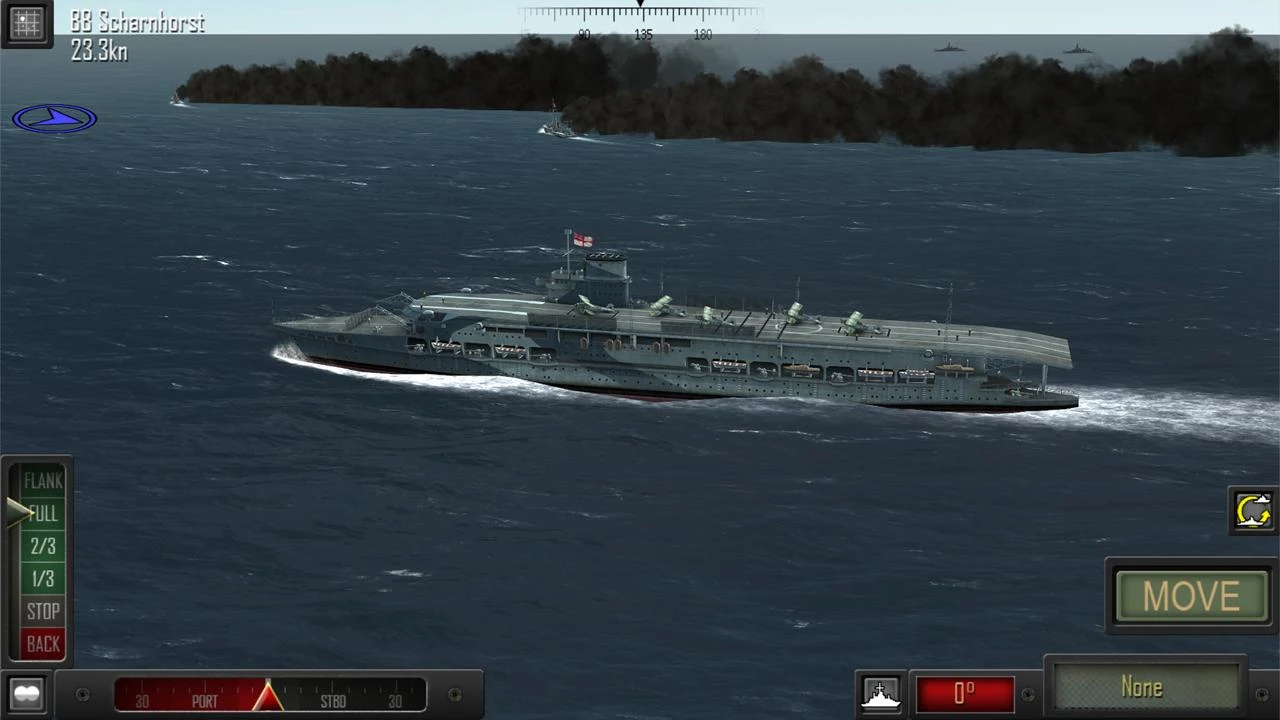Select FULL engine speed

pos(43,514)
